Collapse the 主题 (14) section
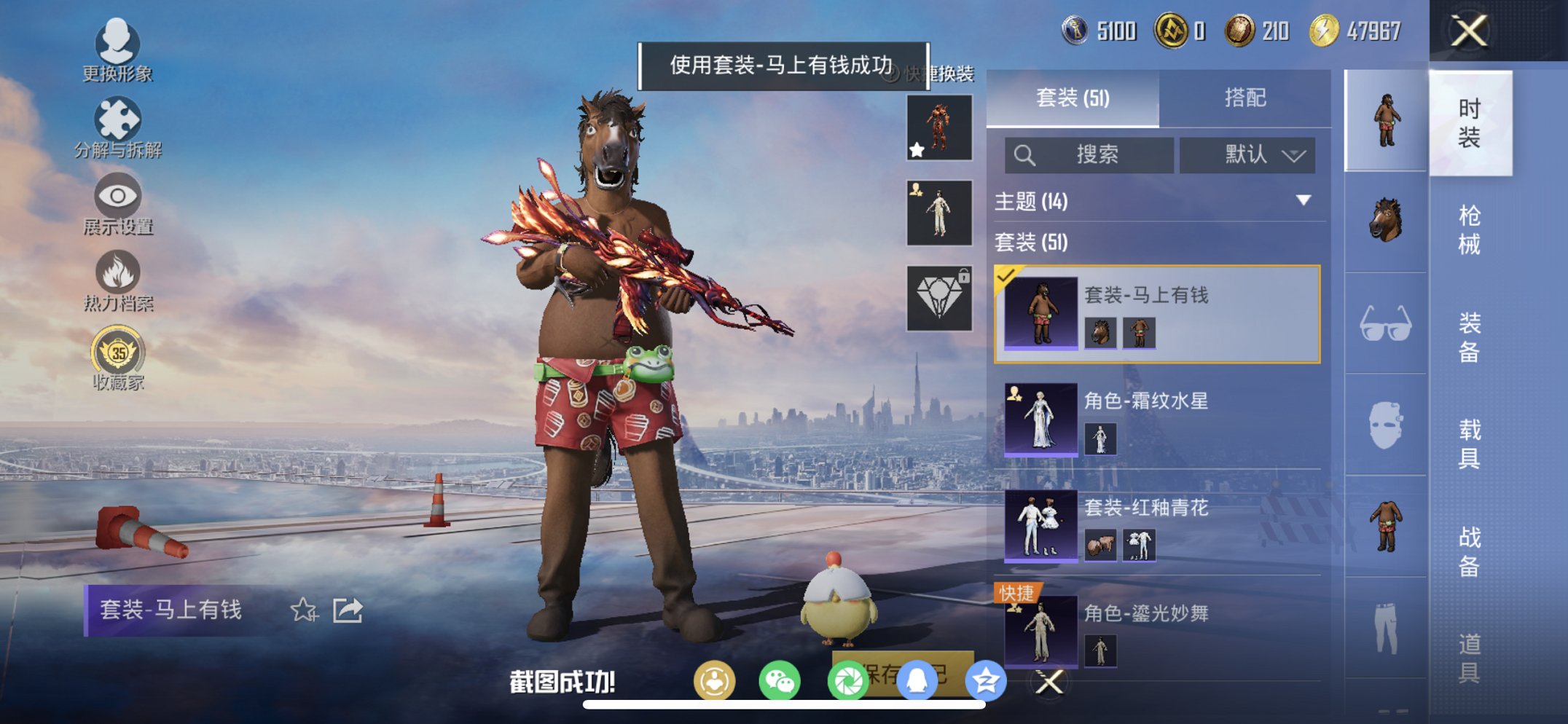Image resolution: width=1568 pixels, height=724 pixels. coord(1304,202)
